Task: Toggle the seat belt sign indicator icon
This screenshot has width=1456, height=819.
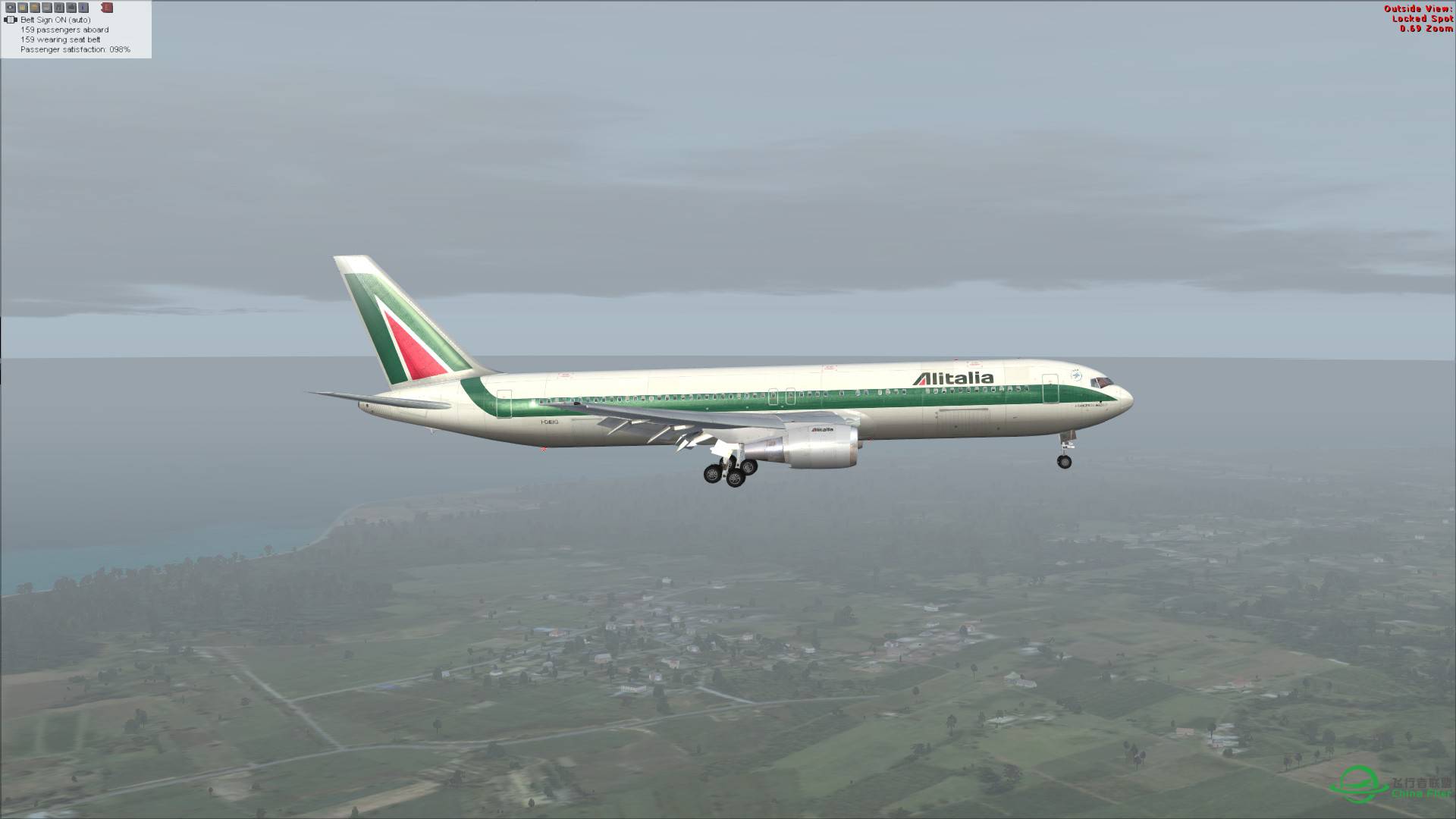Action: point(11,20)
